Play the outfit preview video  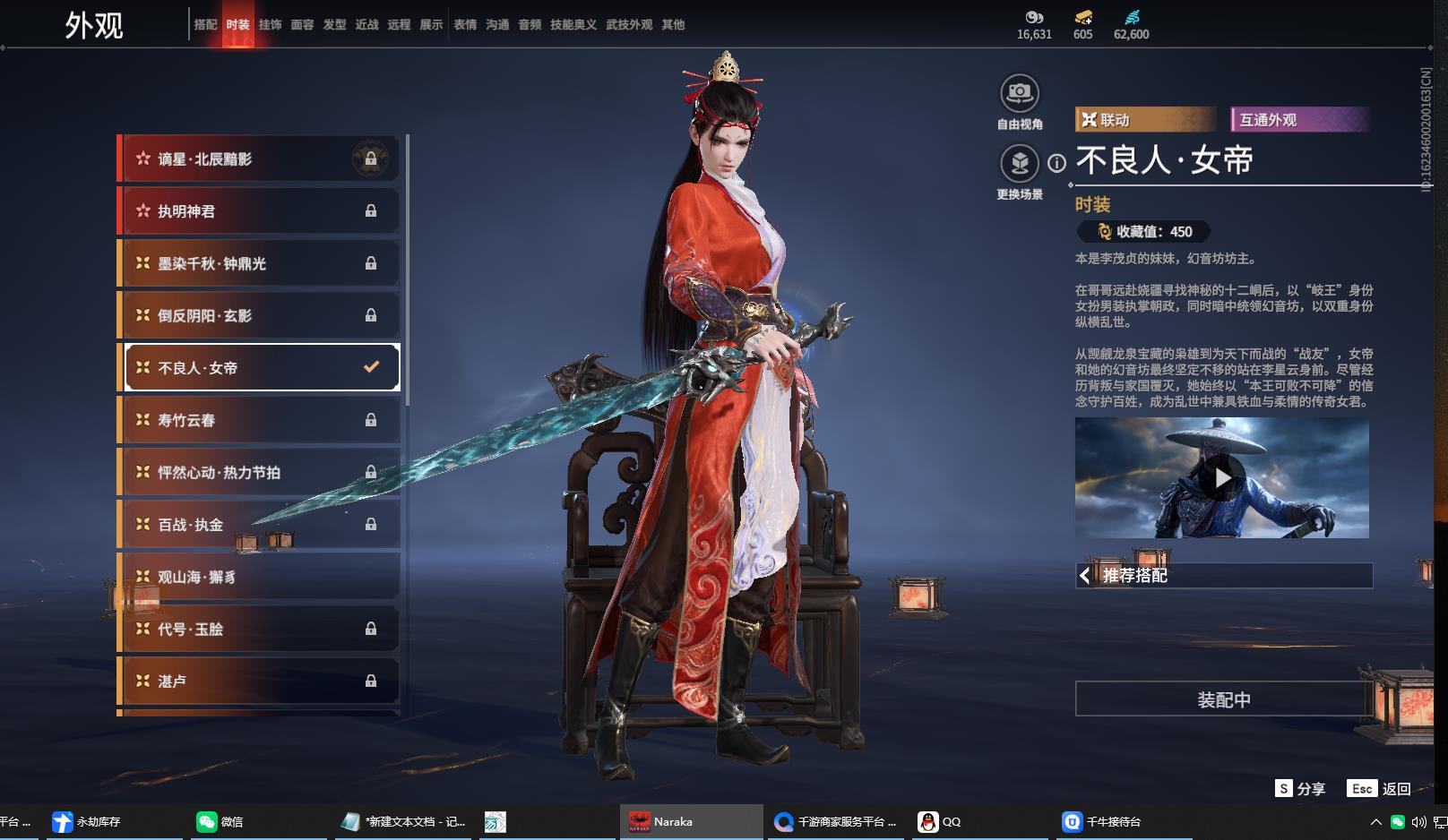click(1222, 478)
